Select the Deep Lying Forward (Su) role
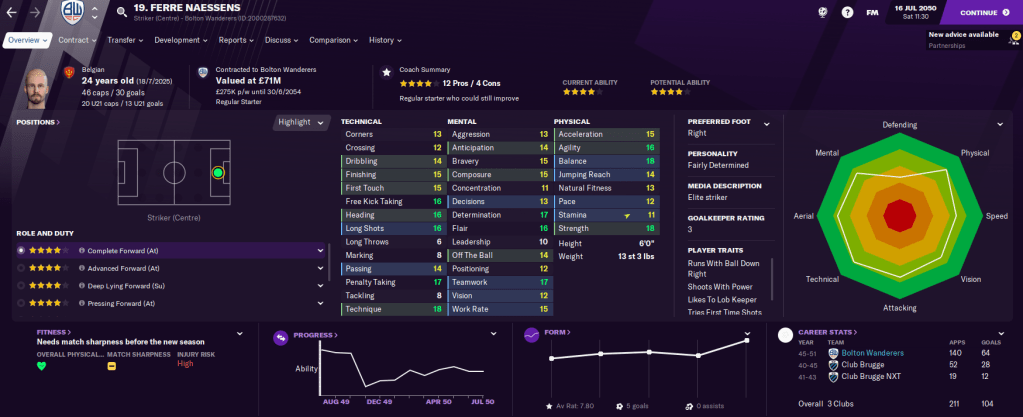The image size is (1023, 417). coord(125,285)
